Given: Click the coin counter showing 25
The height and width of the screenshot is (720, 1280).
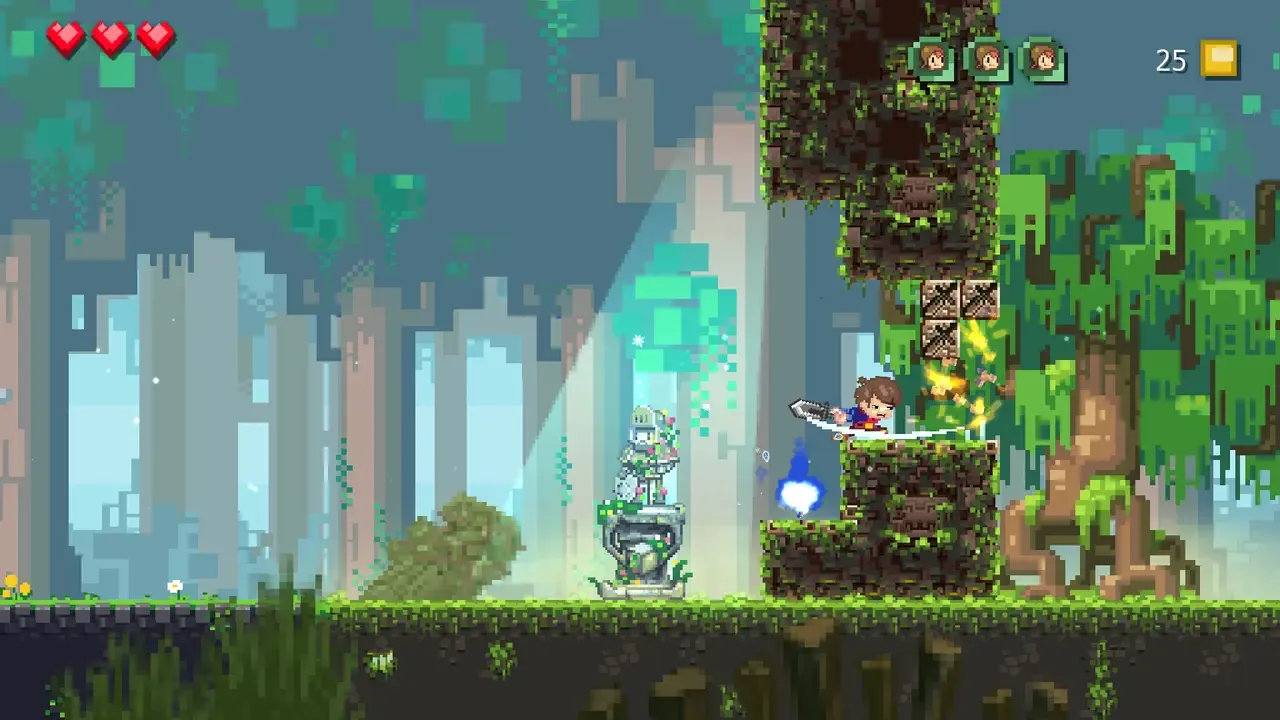Looking at the screenshot, I should (x=1170, y=61).
